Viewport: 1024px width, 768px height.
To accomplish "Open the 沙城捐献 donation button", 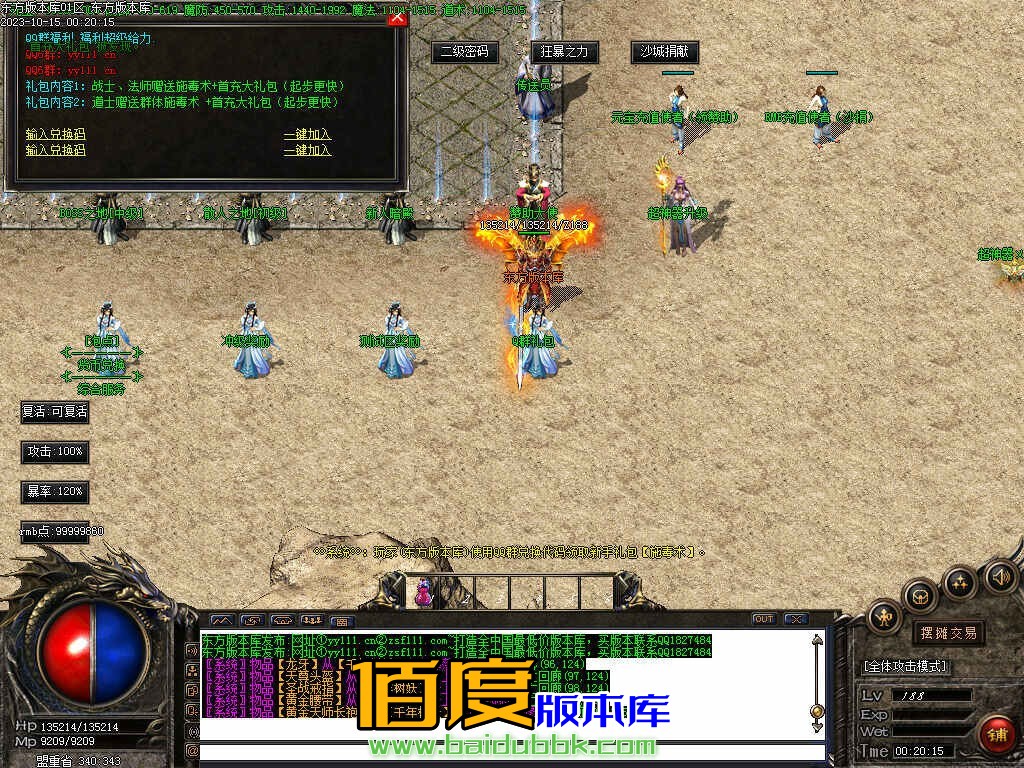I will [x=665, y=51].
